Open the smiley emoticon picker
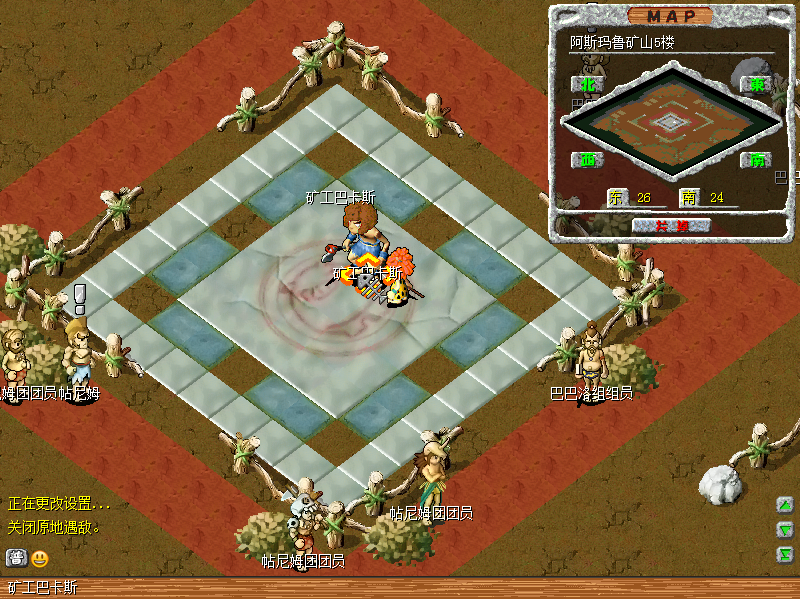 (40, 558)
